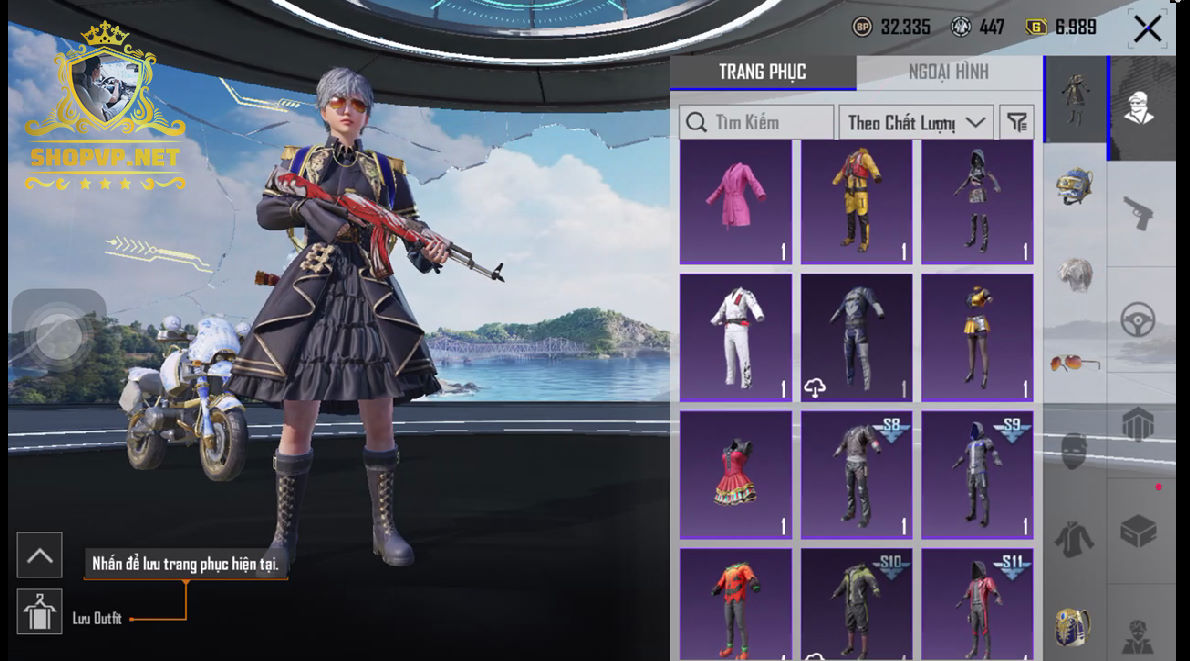The width and height of the screenshot is (1190, 661).
Task: Choose the pink coat outfit
Action: [x=736, y=202]
